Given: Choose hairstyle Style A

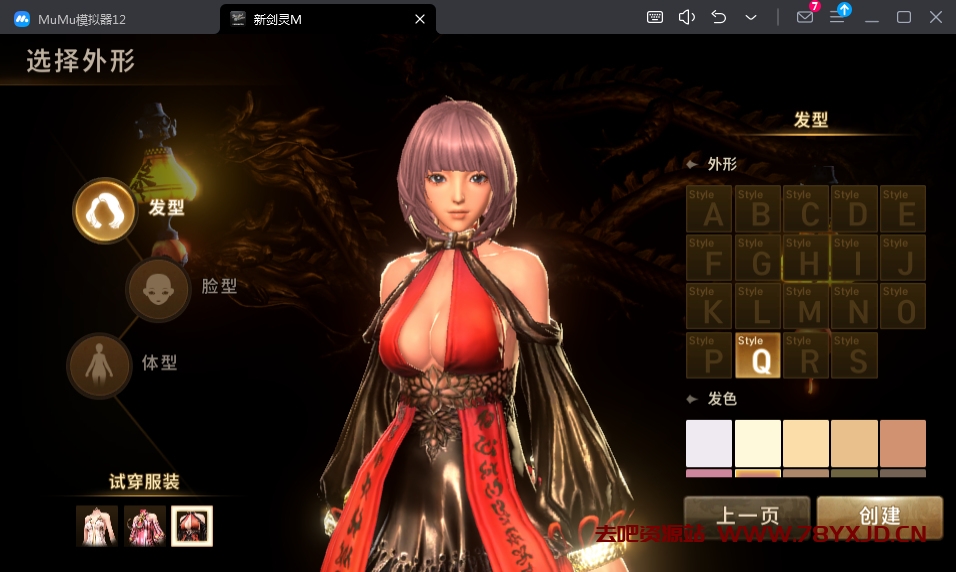Looking at the screenshot, I should coord(711,209).
